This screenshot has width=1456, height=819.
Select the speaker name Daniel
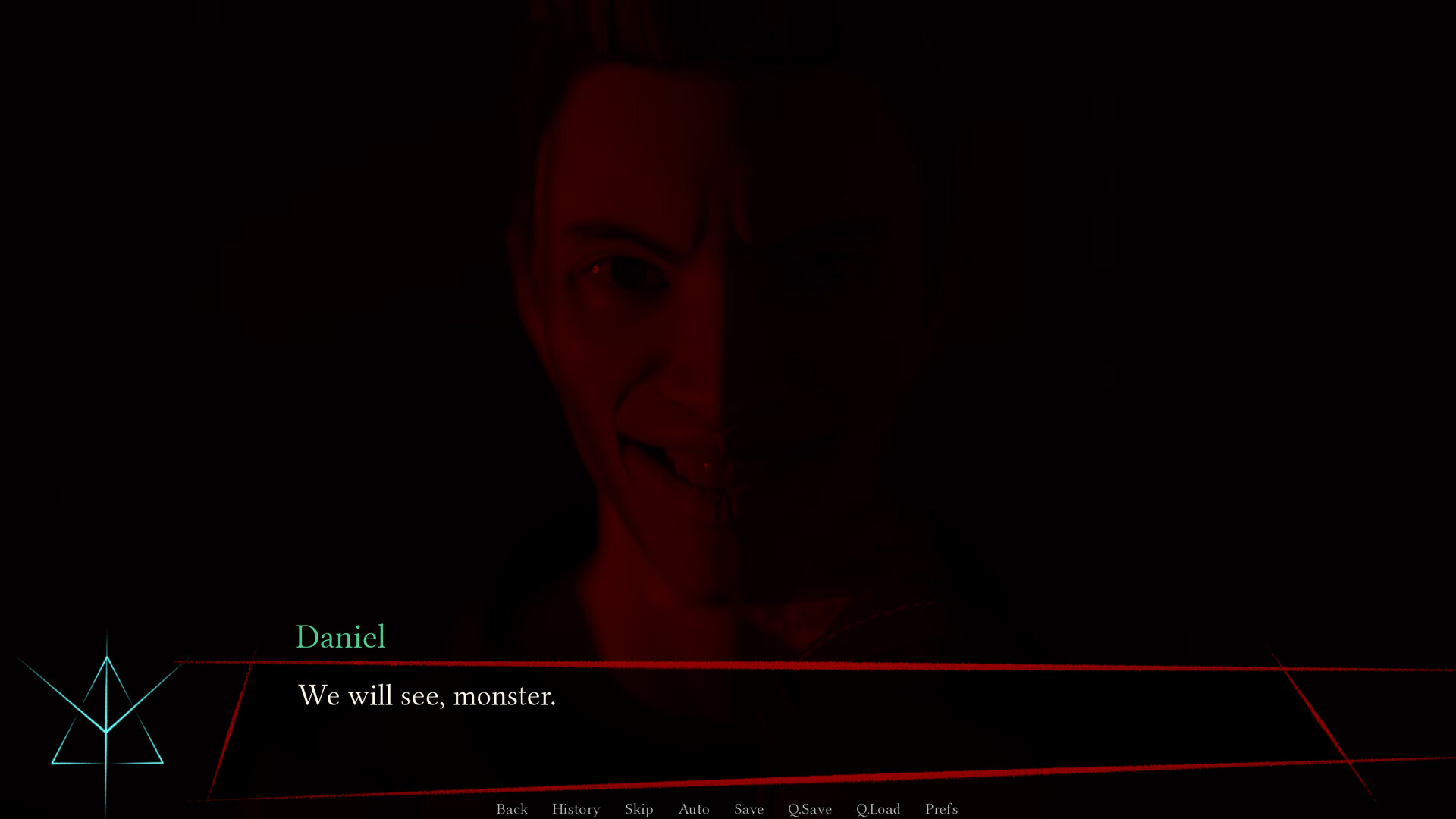point(340,637)
